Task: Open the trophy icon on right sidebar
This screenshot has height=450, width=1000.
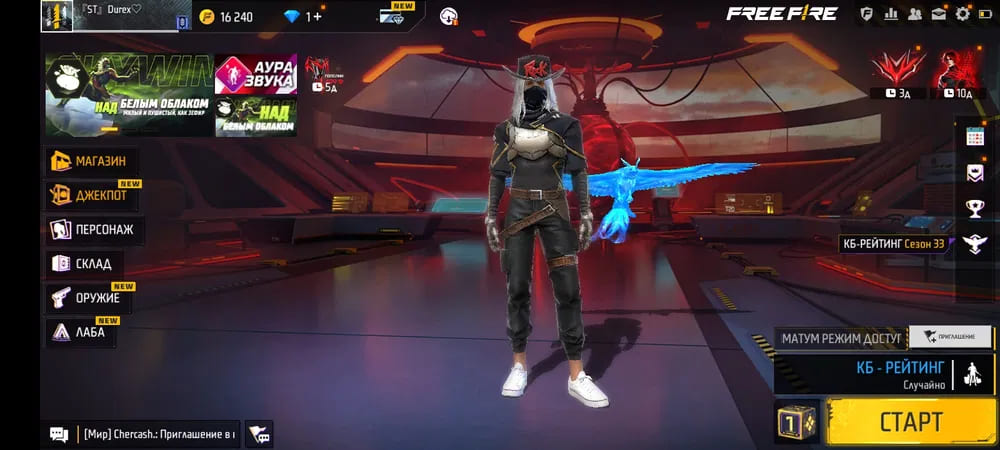Action: tap(975, 208)
